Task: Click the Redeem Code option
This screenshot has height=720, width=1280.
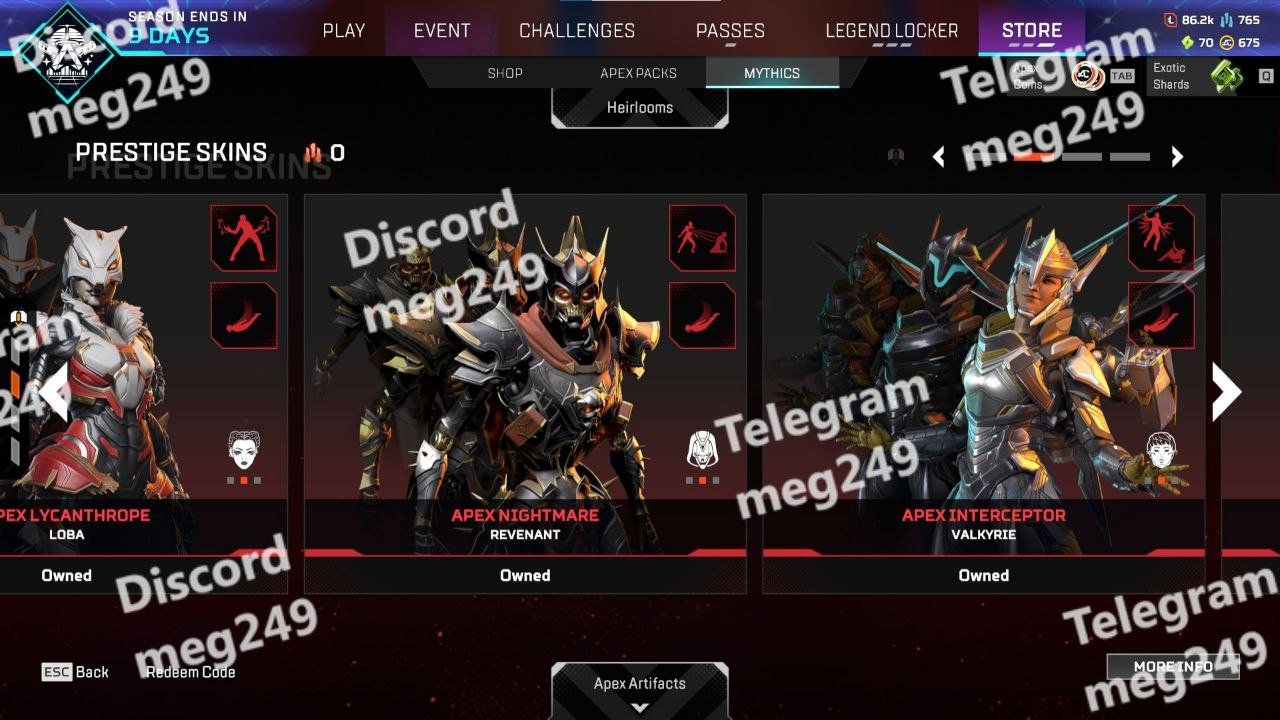Action: [191, 672]
